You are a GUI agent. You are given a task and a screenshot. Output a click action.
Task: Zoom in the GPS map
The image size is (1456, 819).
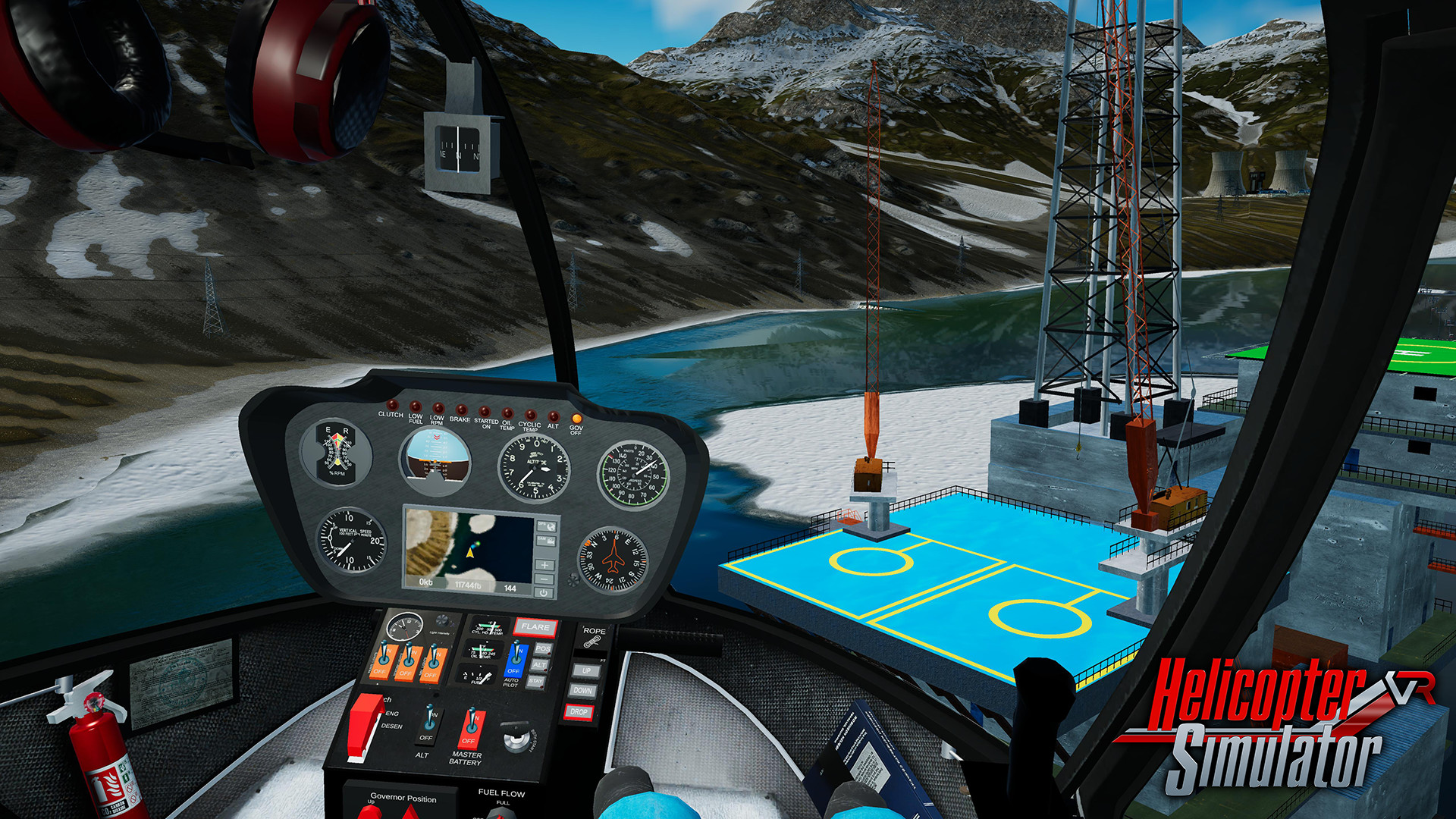pos(544,565)
